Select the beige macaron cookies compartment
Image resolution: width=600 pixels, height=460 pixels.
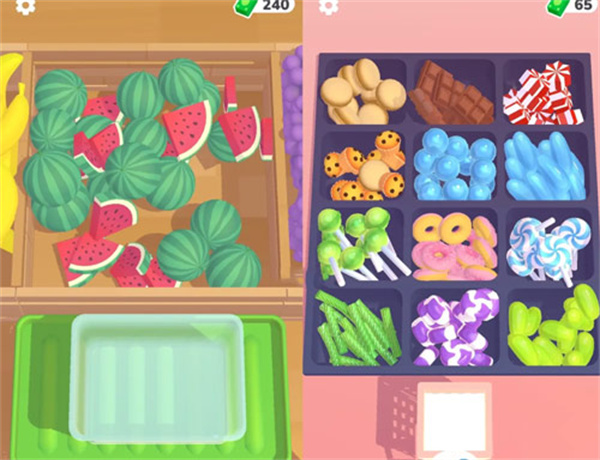coord(364,88)
